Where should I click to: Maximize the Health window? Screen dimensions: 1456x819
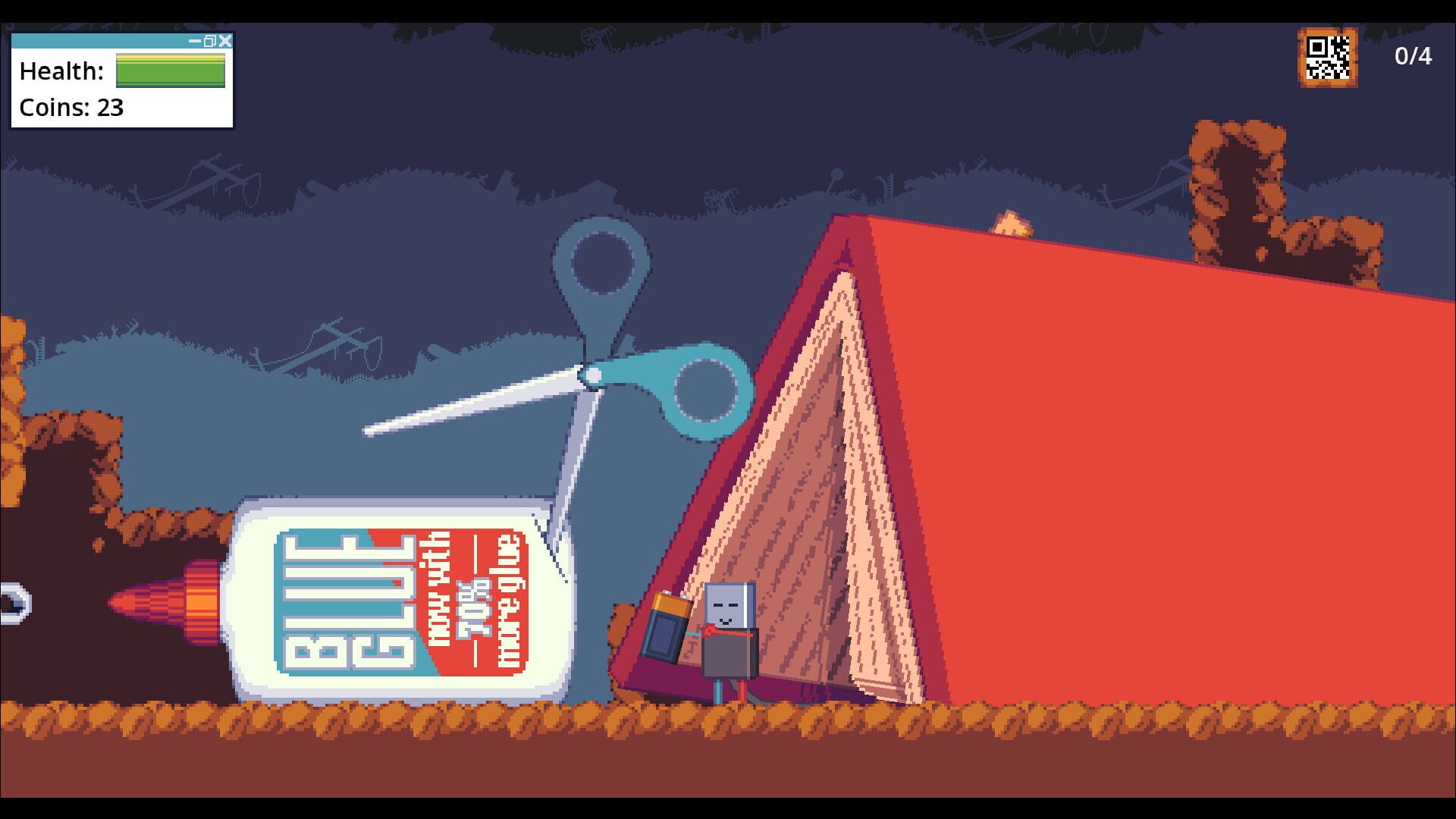(210, 42)
